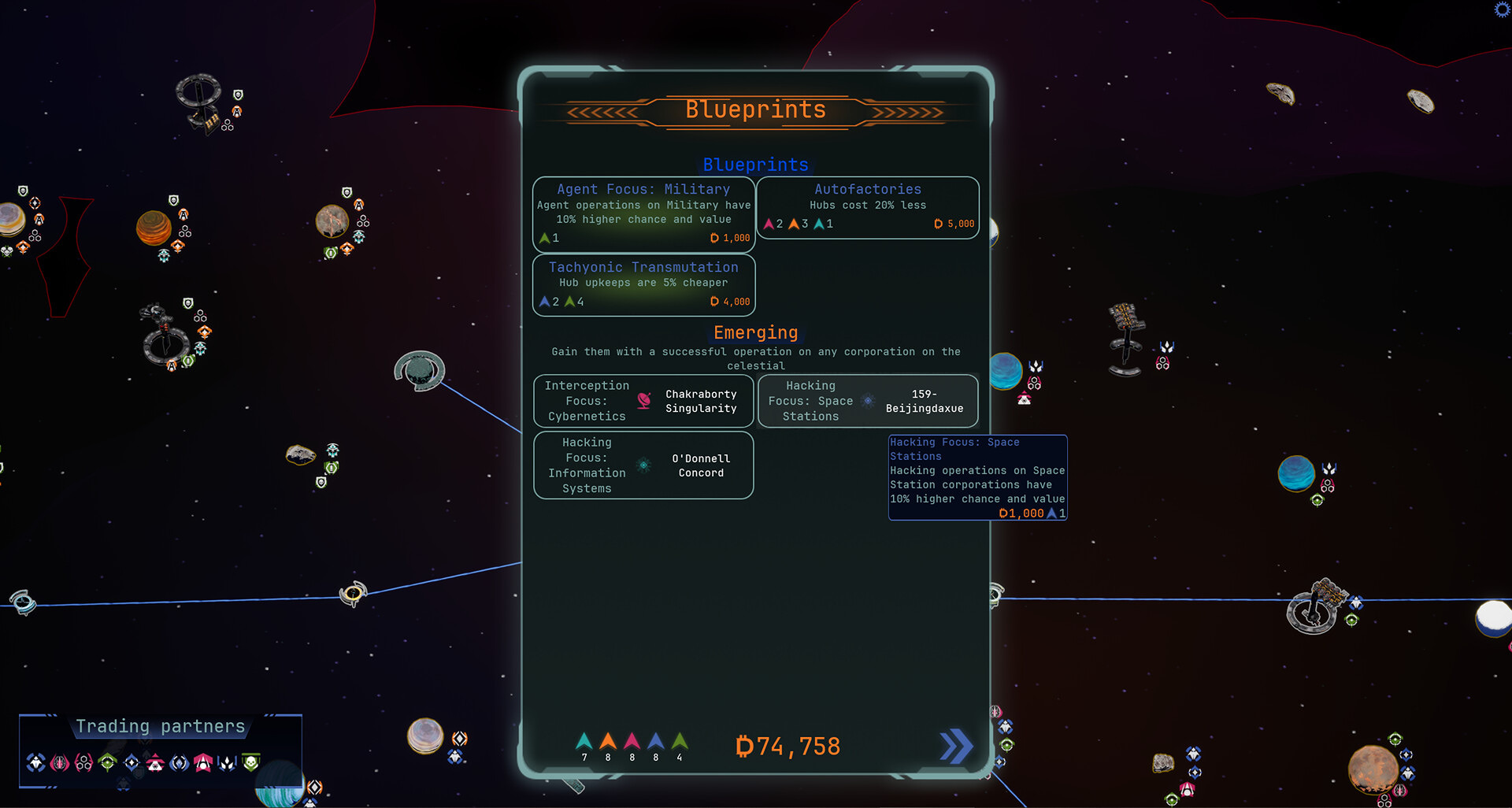Select the Hacking Focus: Space Stations card
The image size is (1512, 808).
[867, 401]
